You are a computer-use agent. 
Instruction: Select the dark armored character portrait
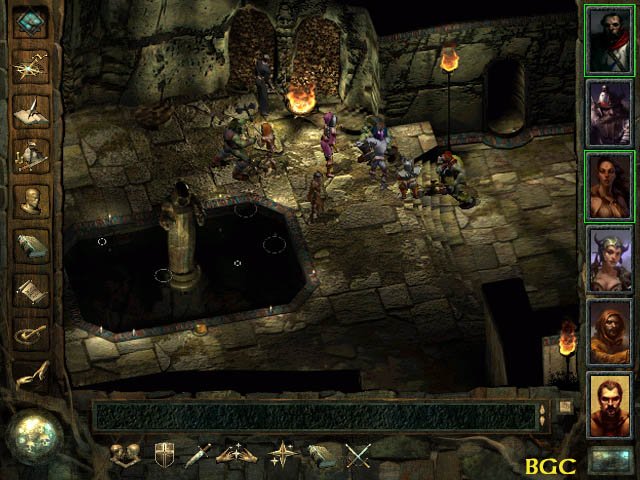click(609, 111)
